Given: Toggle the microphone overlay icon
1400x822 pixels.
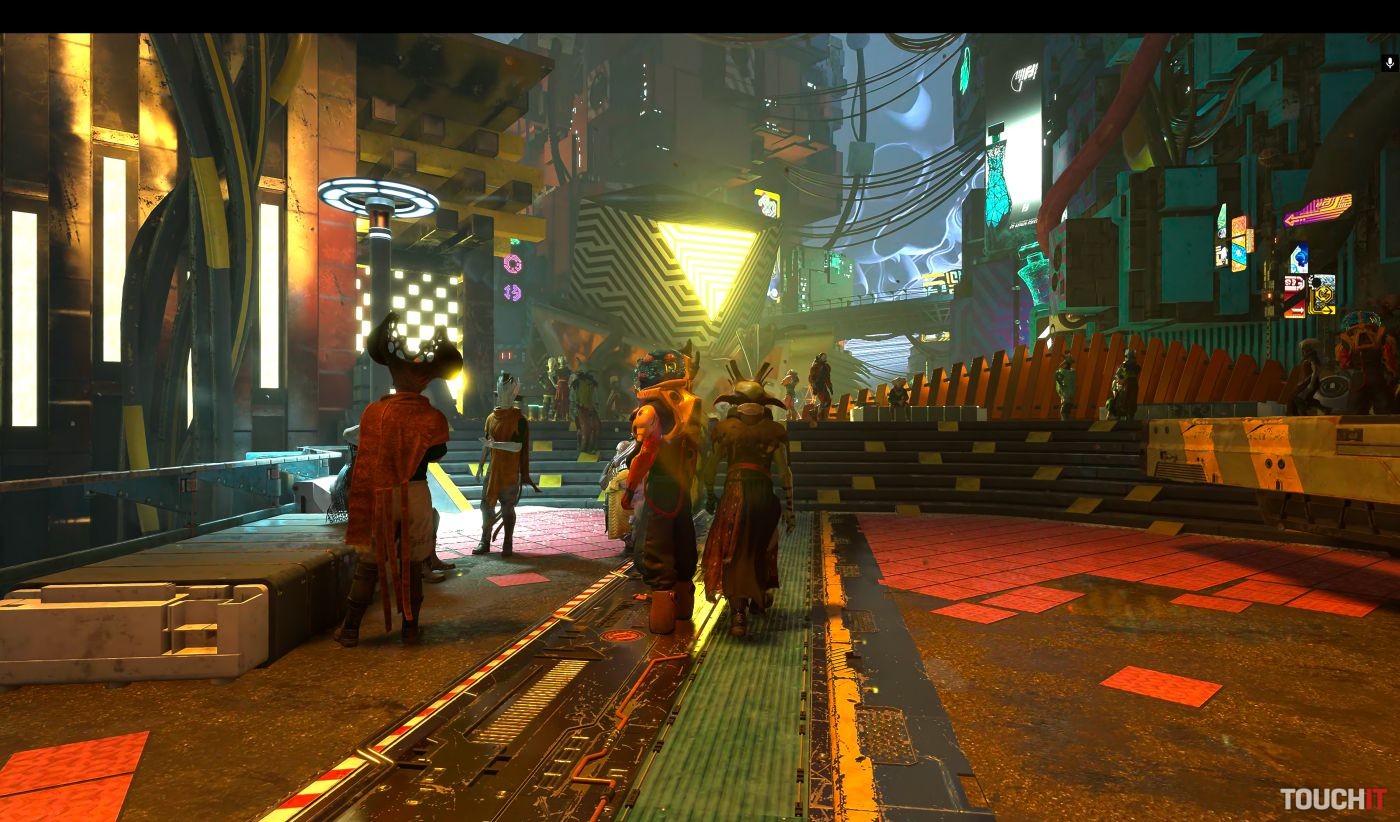Looking at the screenshot, I should tap(1389, 63).
